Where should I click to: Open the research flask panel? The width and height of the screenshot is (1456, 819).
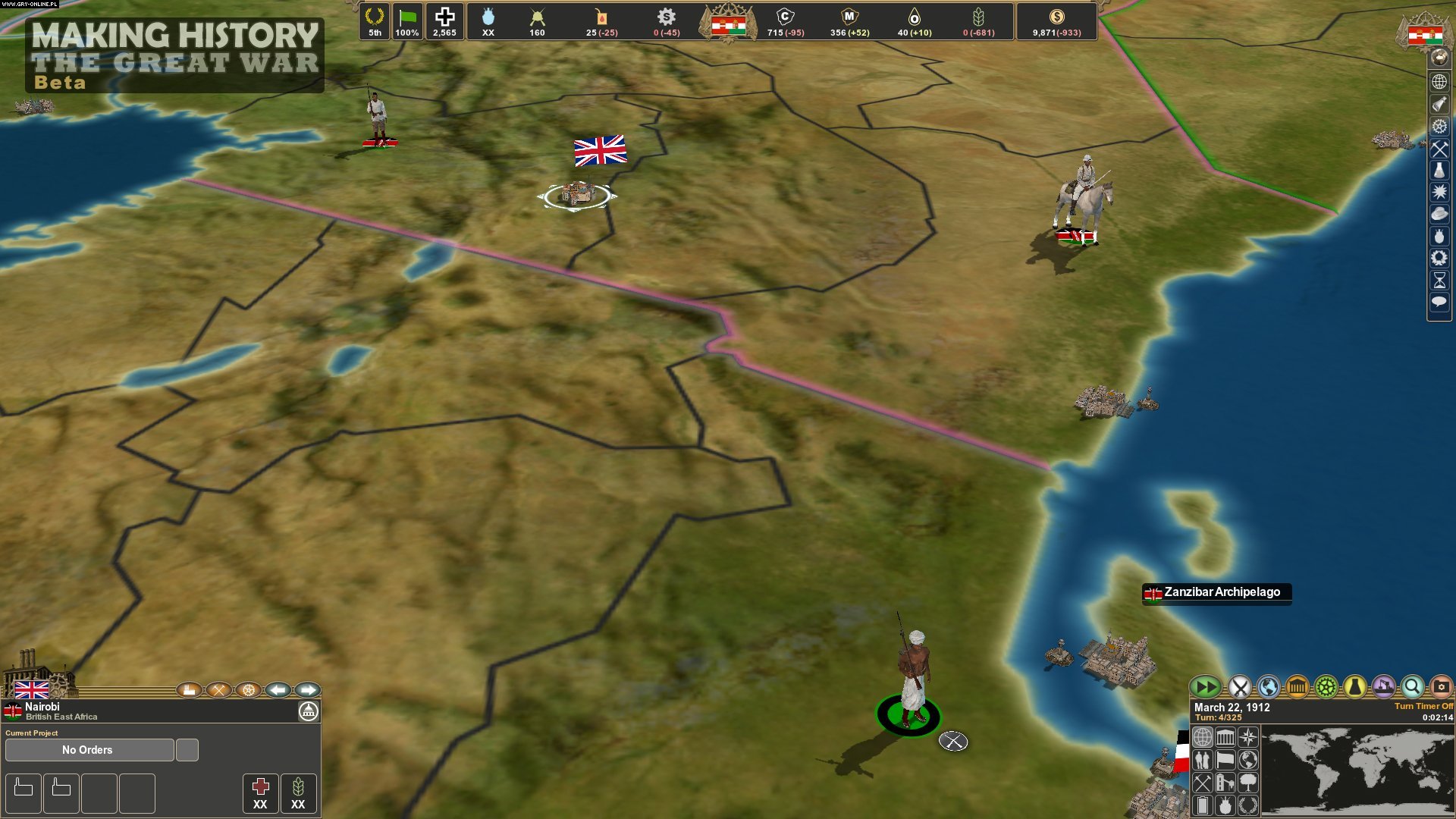pos(1355,688)
